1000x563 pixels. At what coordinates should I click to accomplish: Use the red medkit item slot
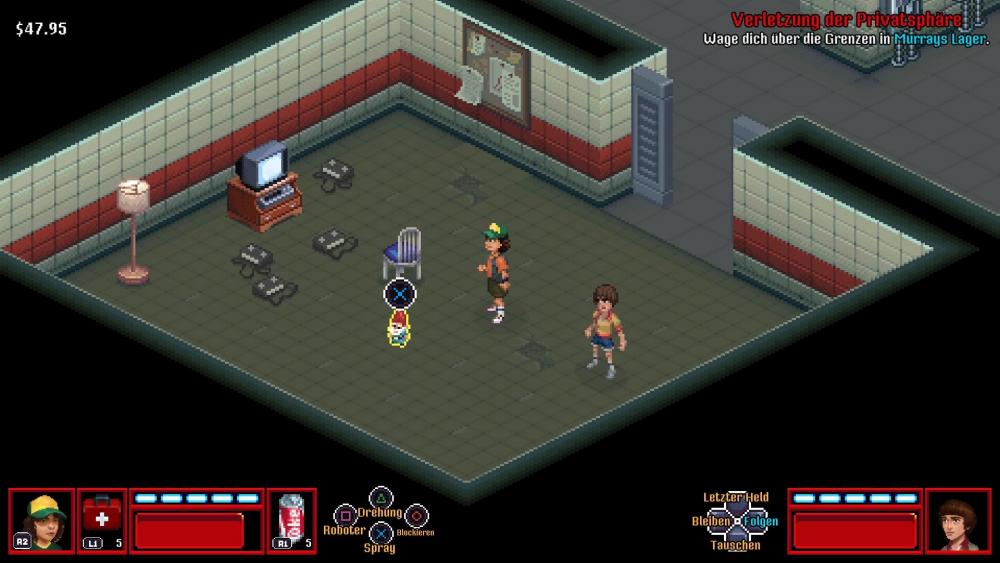[102, 520]
